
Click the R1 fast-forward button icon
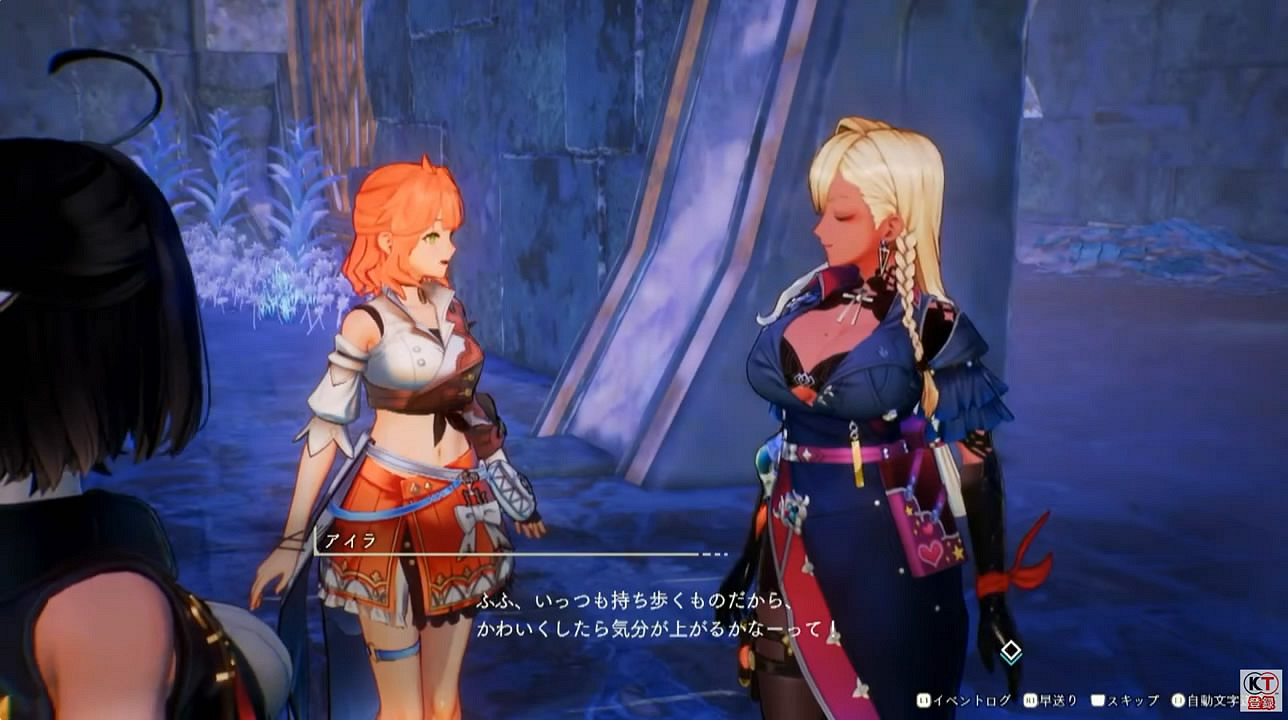1032,702
